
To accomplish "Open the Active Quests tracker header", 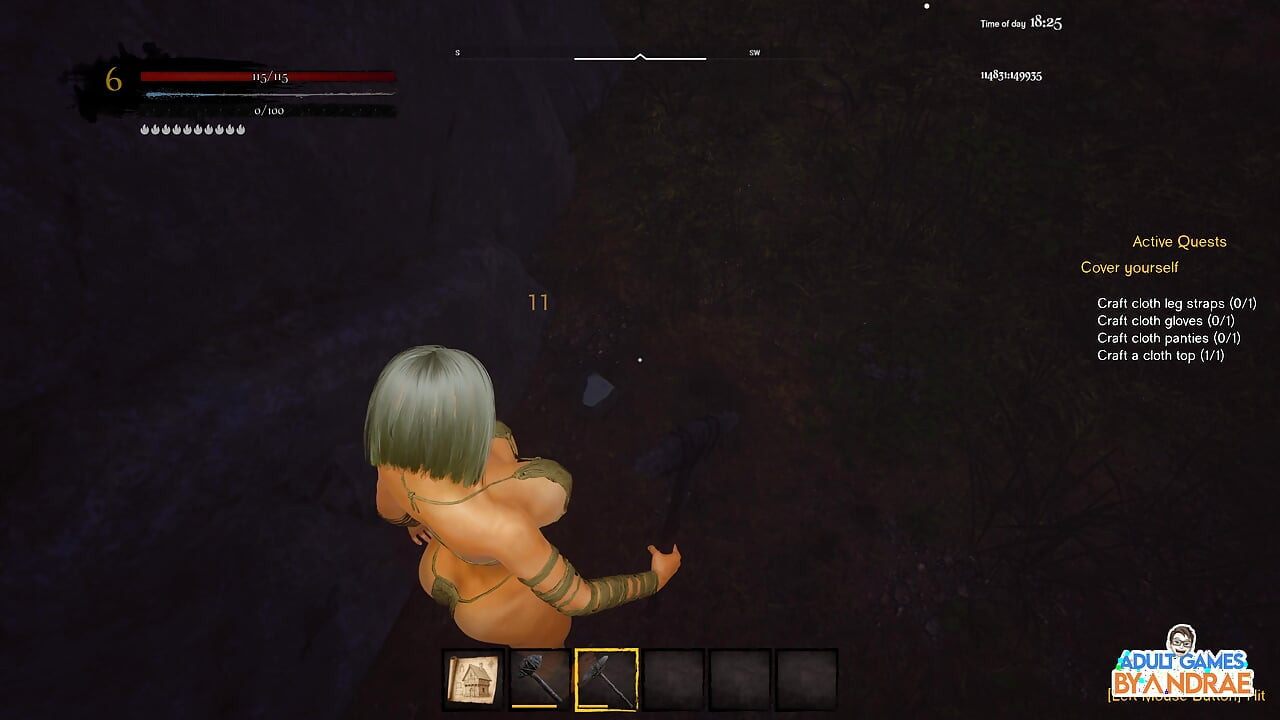I will 1179,242.
